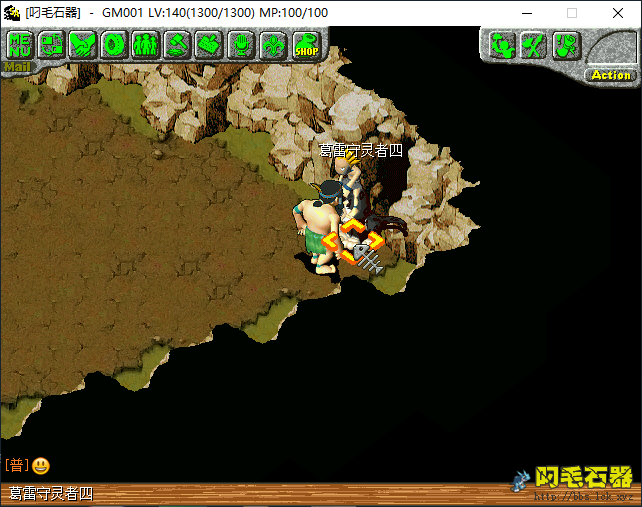This screenshot has width=642, height=507.
Task: Toggle the microphone icon
Action: tap(240, 44)
